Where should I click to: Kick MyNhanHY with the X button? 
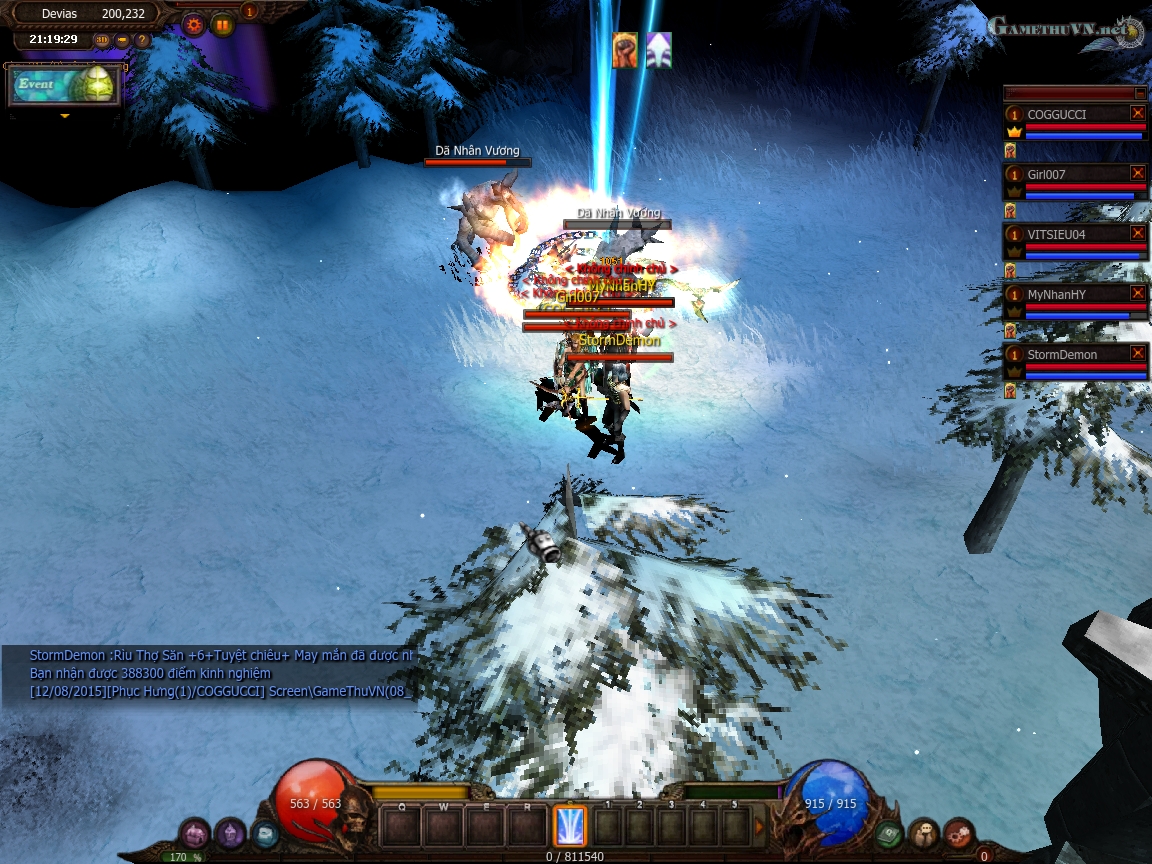point(1137,293)
